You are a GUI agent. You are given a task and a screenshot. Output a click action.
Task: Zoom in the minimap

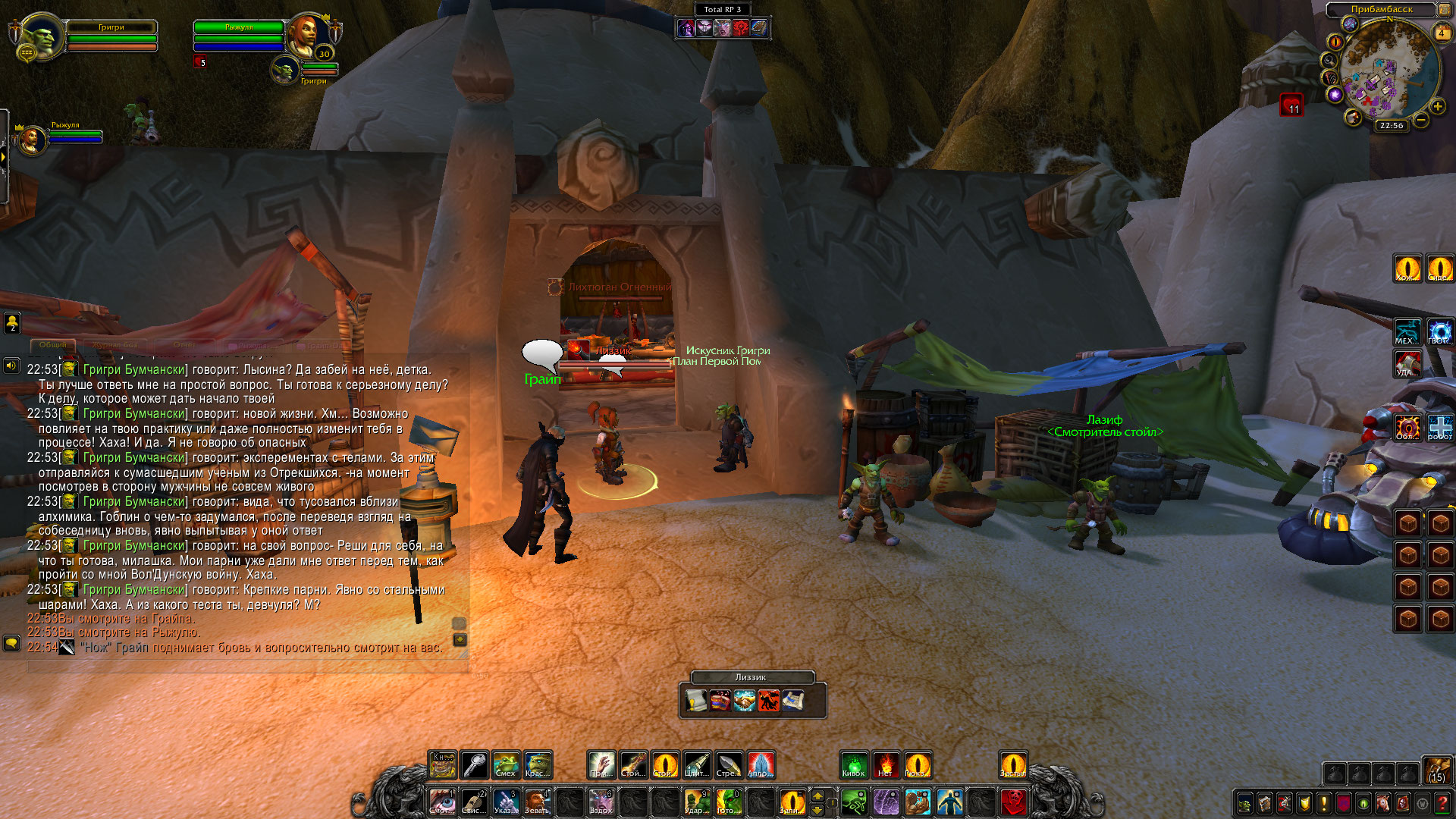(x=1437, y=107)
